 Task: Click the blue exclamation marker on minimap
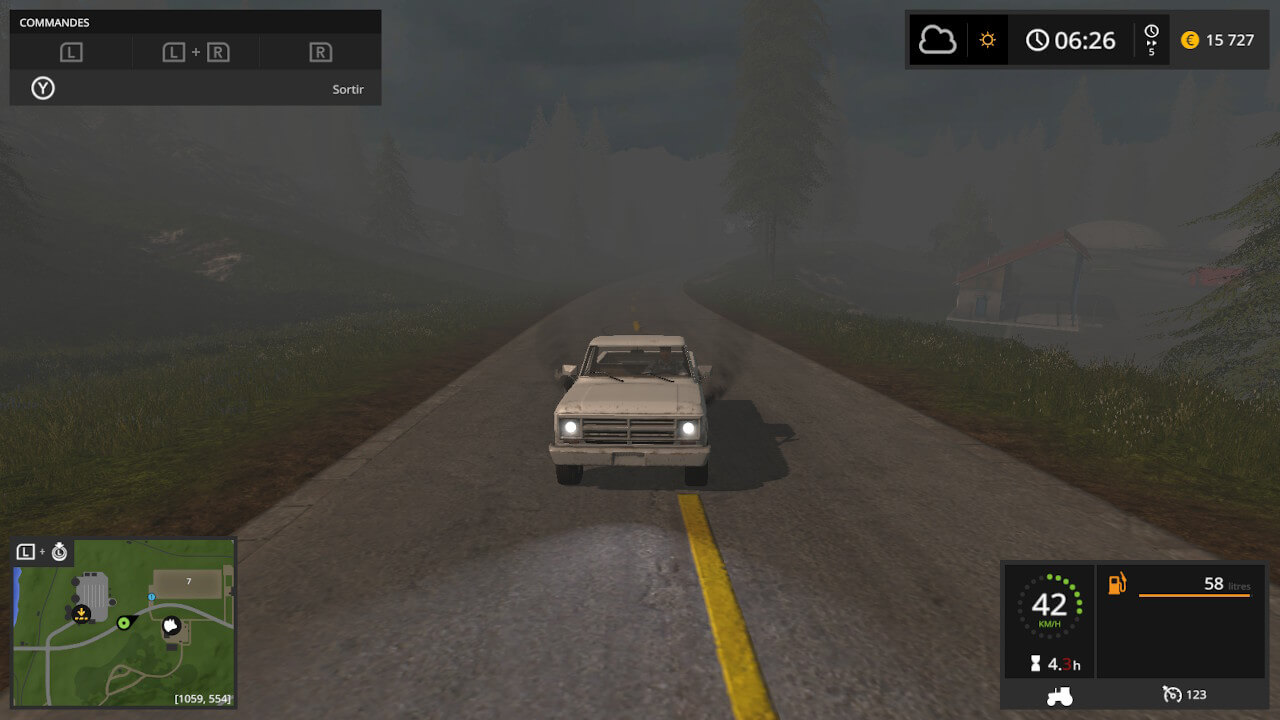[x=151, y=597]
